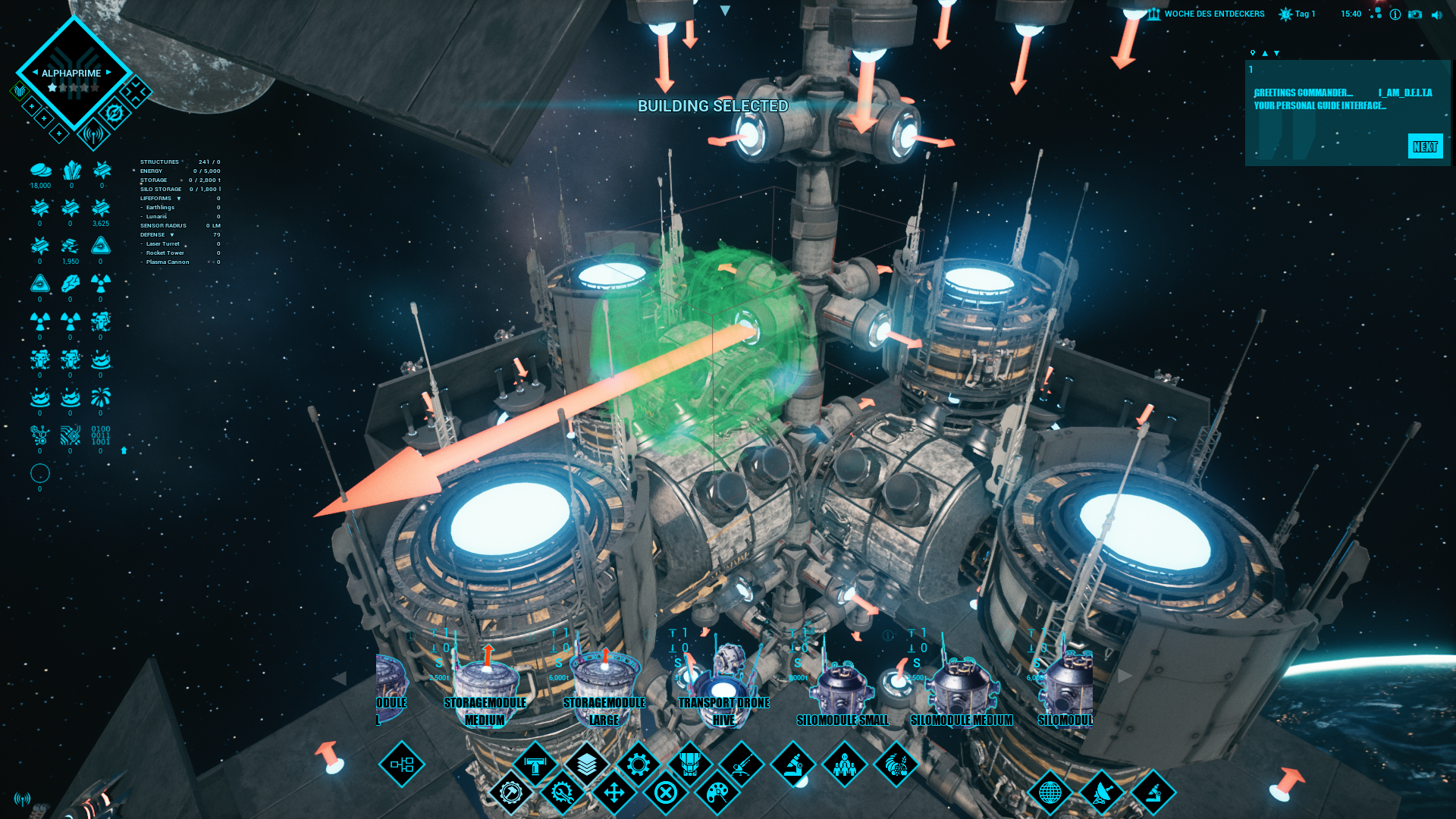This screenshot has width=1456, height=819.
Task: Select the cancel X circle tool
Action: coord(665,793)
